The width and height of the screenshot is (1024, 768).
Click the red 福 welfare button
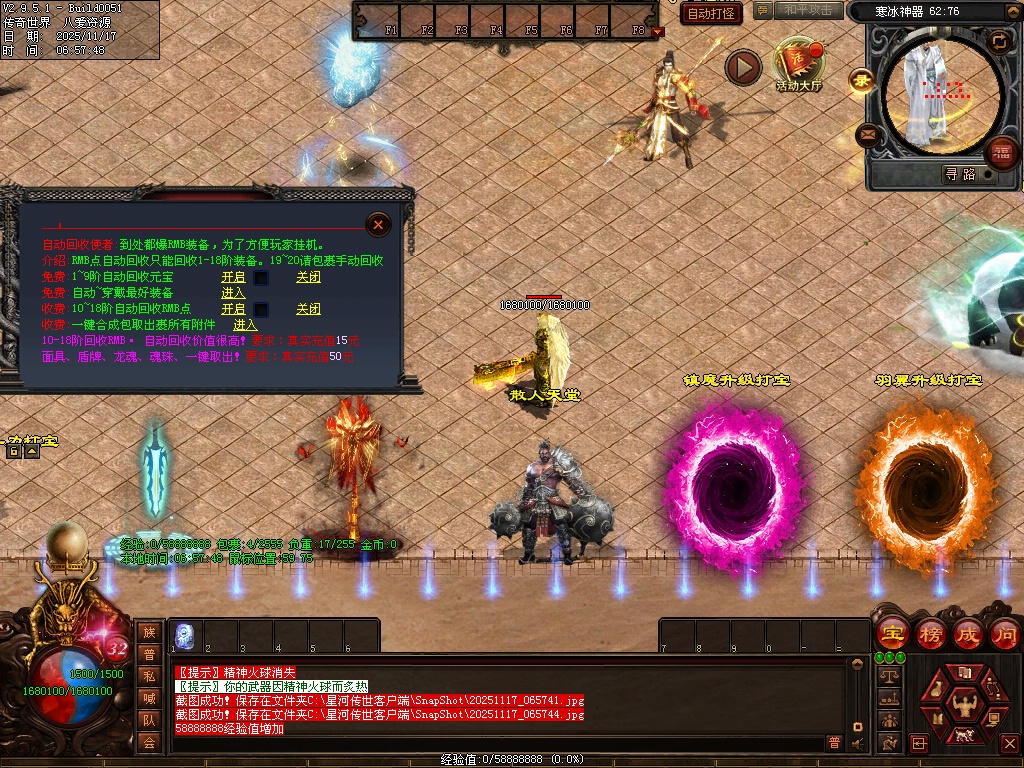coord(1002,152)
